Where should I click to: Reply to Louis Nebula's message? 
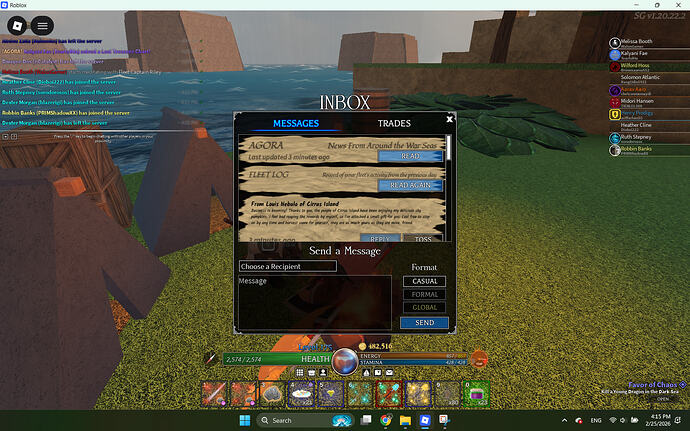(381, 239)
